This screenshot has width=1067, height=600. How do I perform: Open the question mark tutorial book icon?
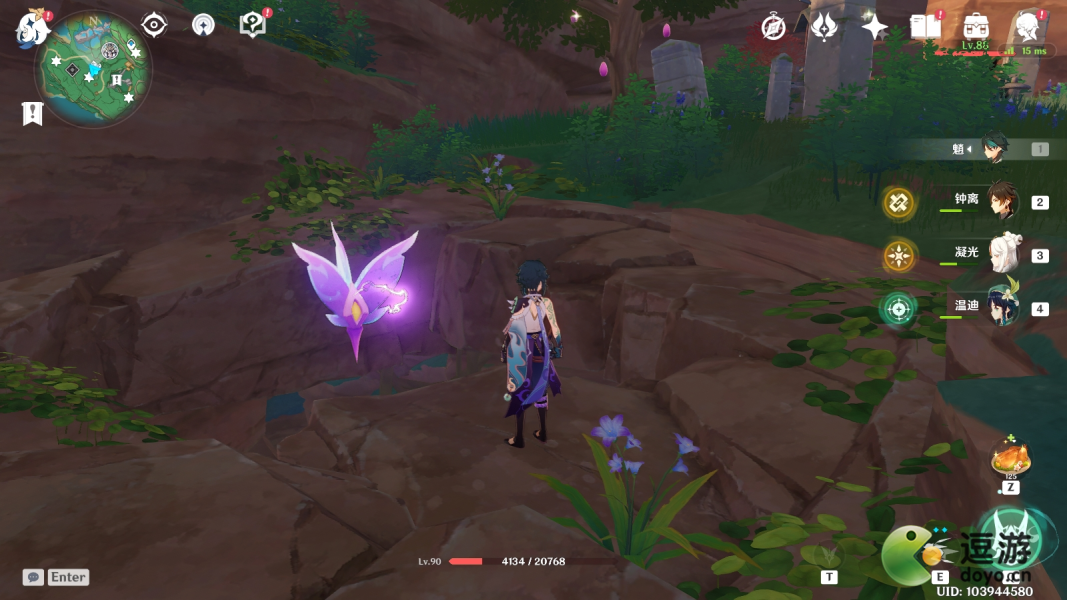pyautogui.click(x=253, y=25)
